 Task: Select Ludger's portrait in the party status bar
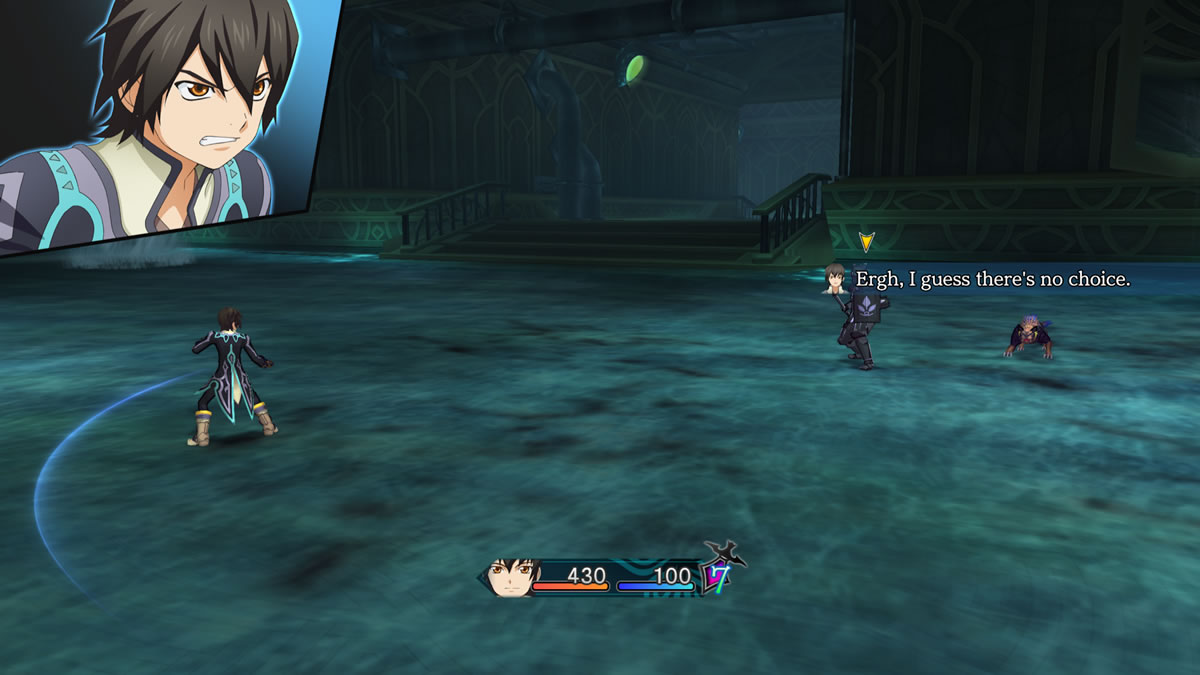point(512,578)
